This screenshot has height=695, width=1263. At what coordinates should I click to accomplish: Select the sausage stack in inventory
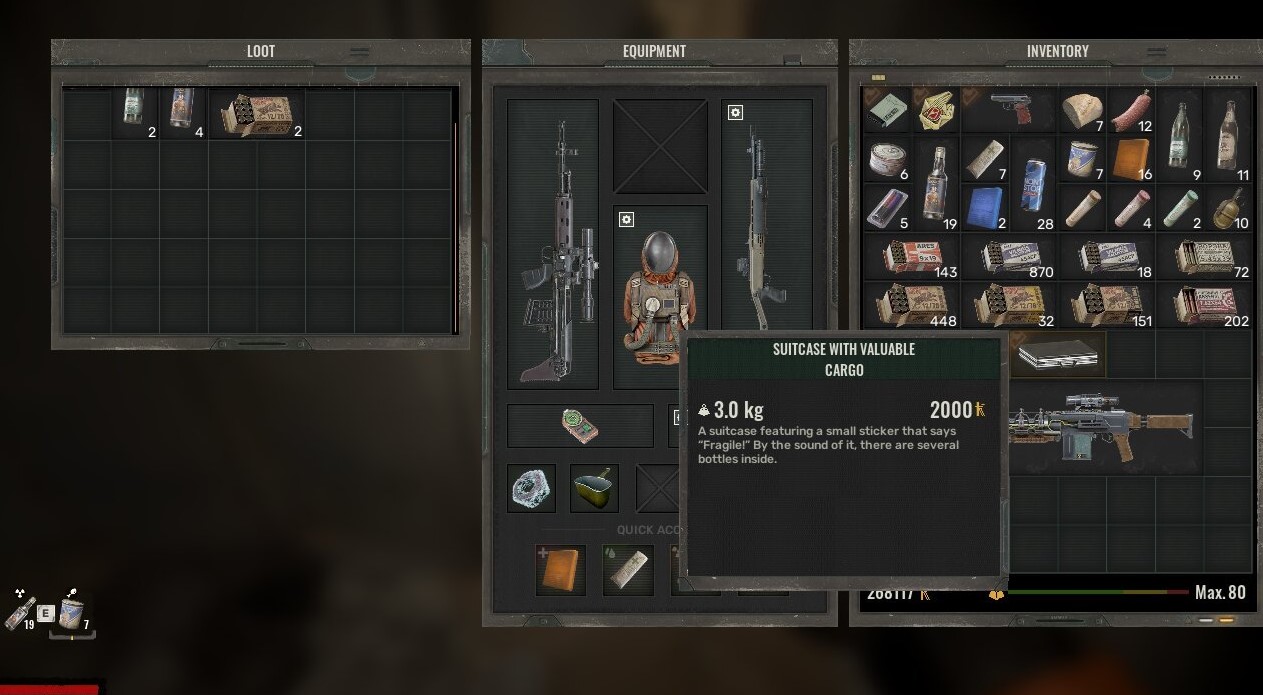(x=1131, y=109)
